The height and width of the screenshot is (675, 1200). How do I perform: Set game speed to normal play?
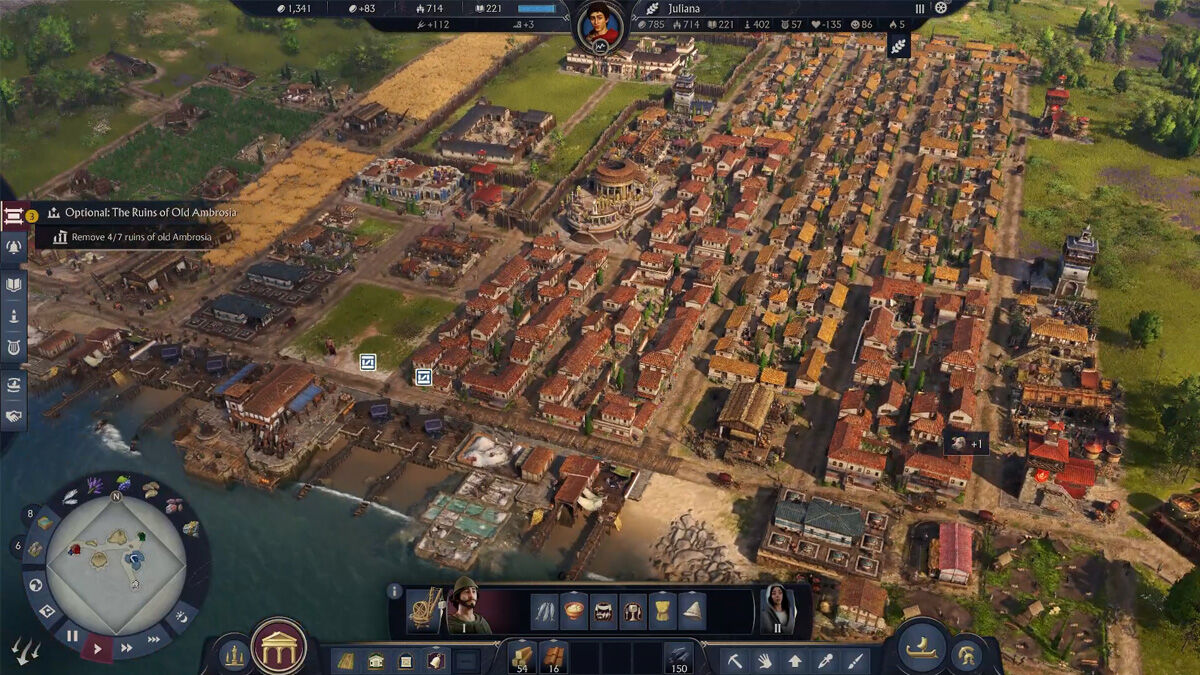97,648
